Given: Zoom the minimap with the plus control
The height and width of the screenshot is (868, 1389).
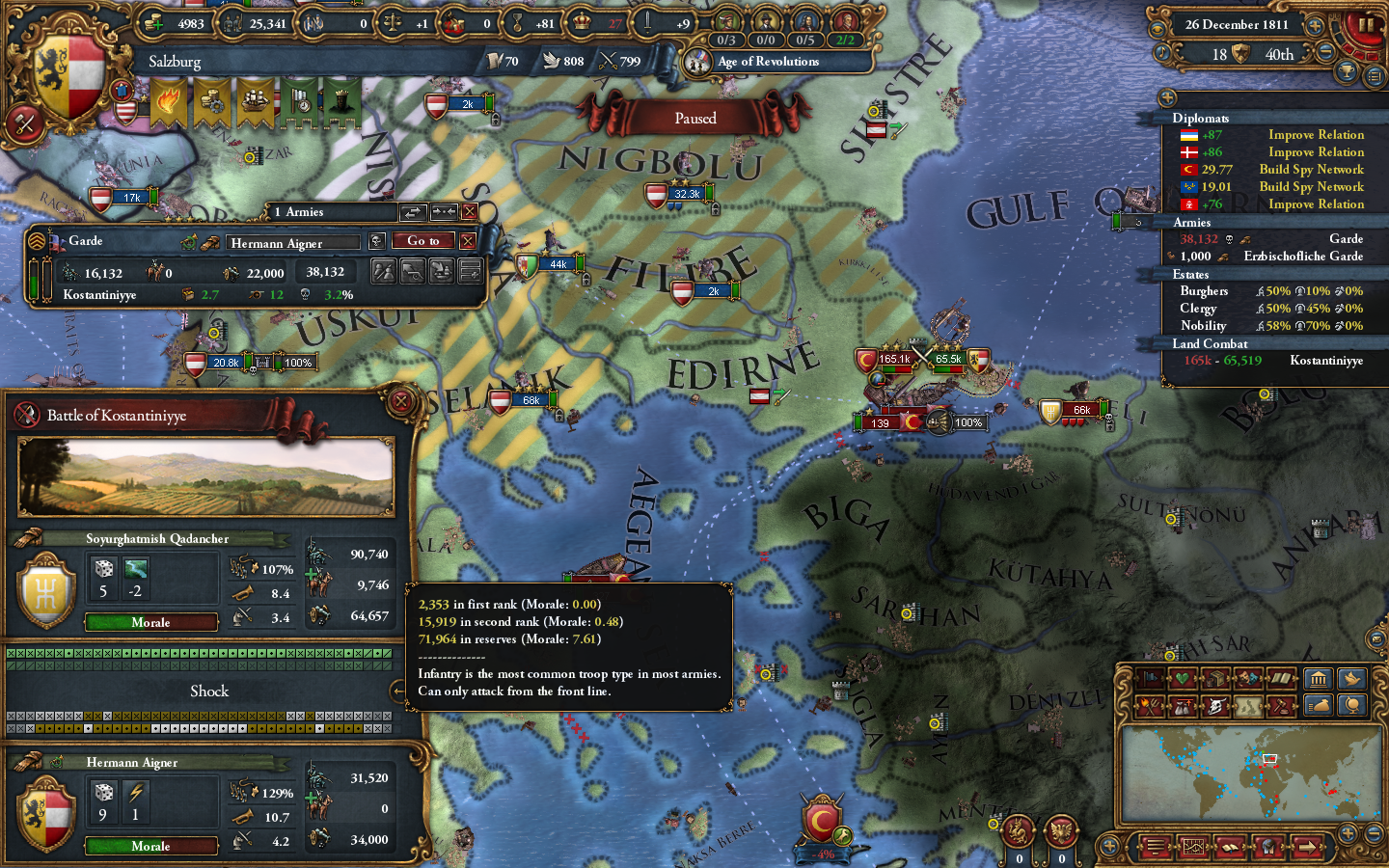Looking at the screenshot, I should pos(1348,834).
